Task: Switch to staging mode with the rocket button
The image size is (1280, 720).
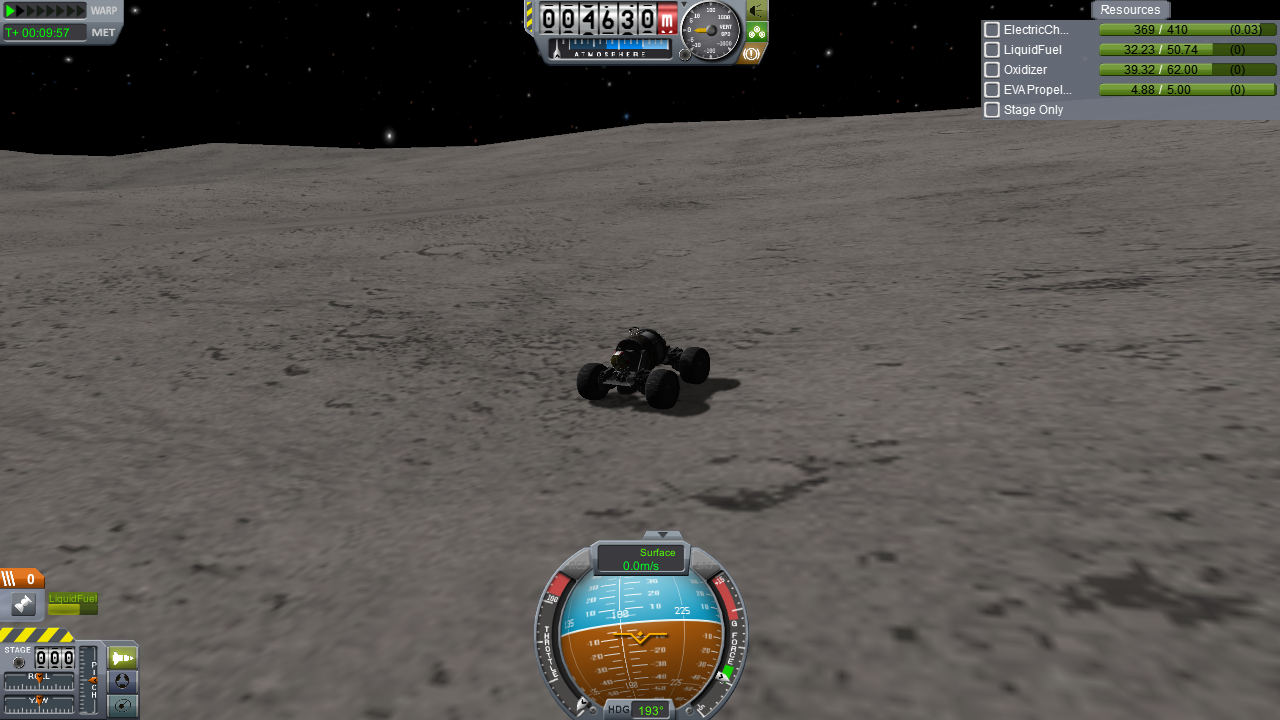Action: pos(122,658)
